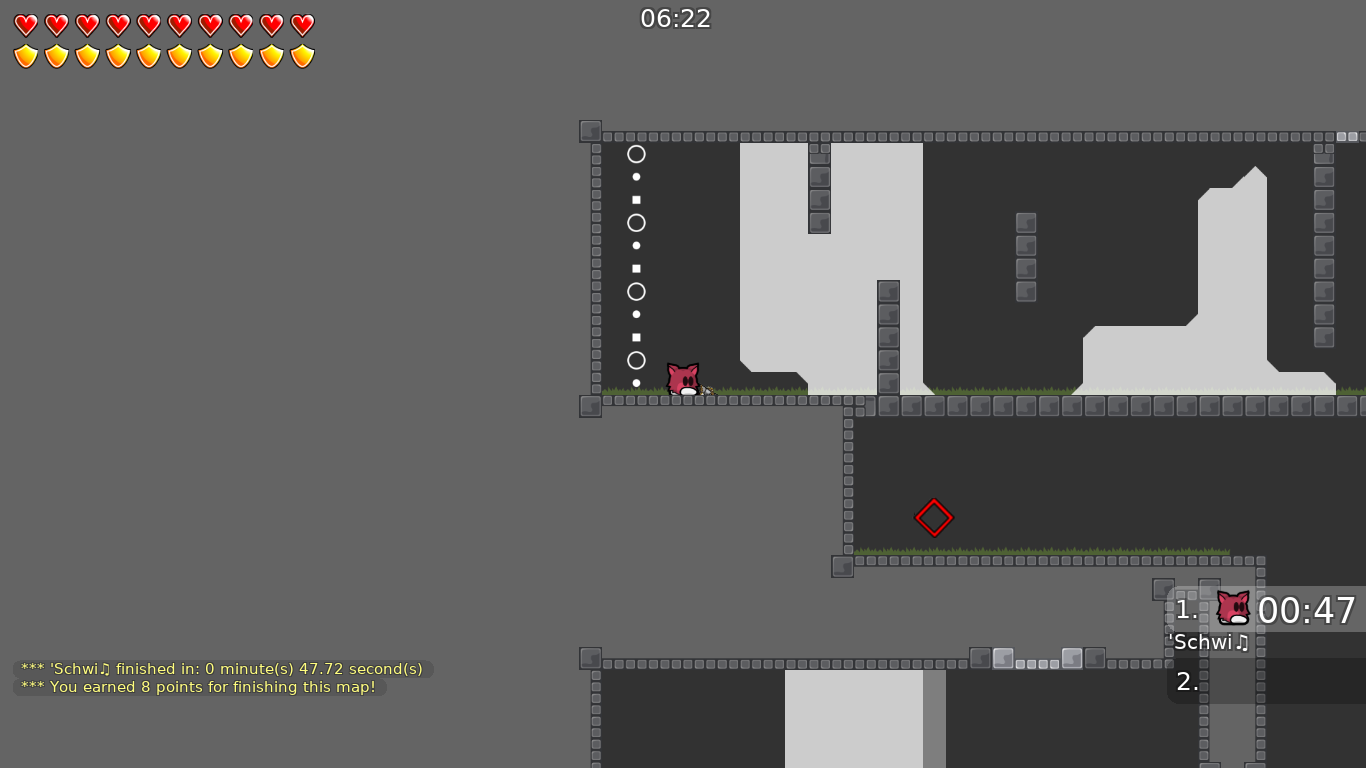Click the rightmost shield in the armor row
This screenshot has width=1366, height=768.
coord(301,55)
